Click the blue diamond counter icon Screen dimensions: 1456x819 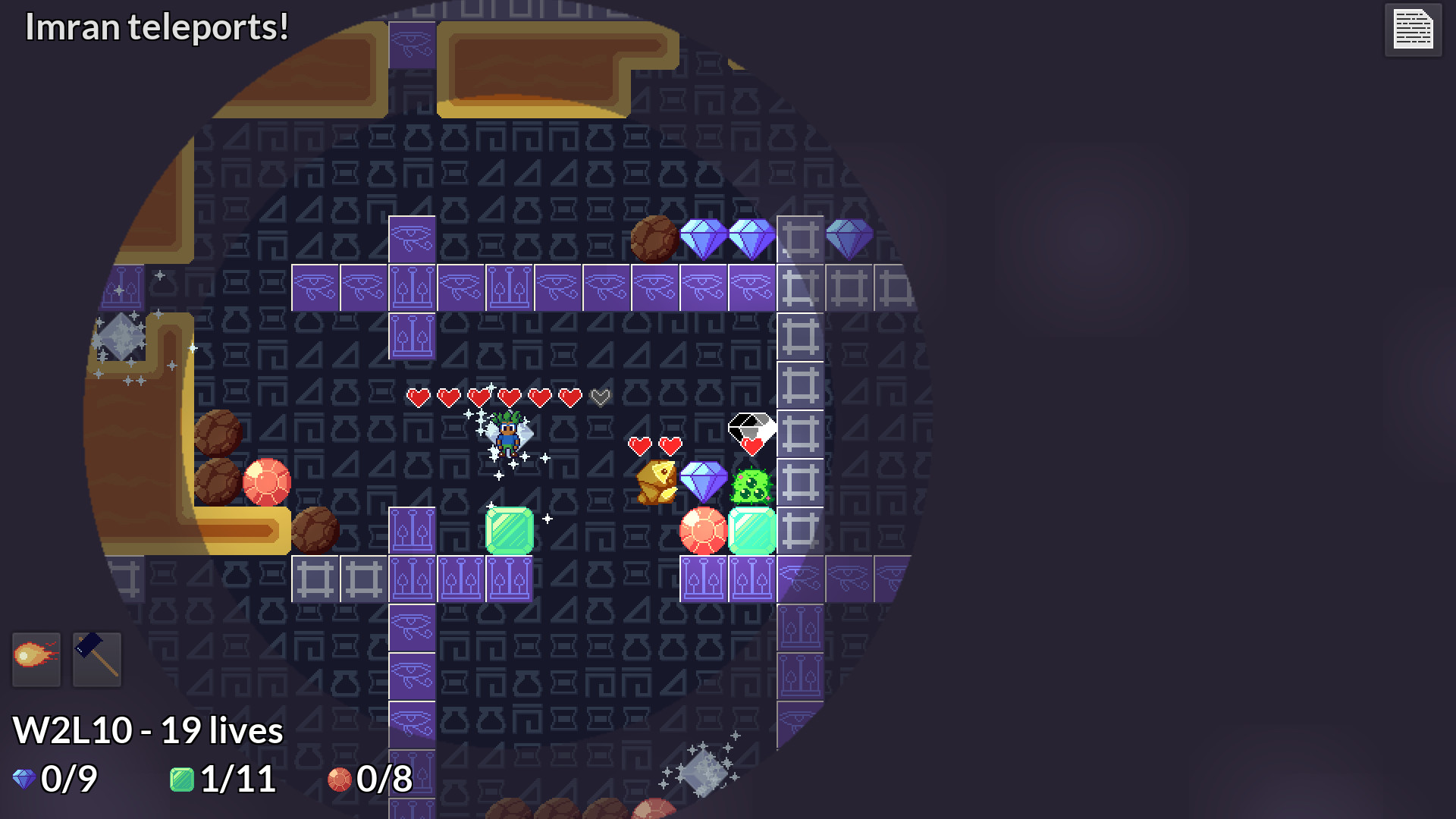pyautogui.click(x=22, y=778)
